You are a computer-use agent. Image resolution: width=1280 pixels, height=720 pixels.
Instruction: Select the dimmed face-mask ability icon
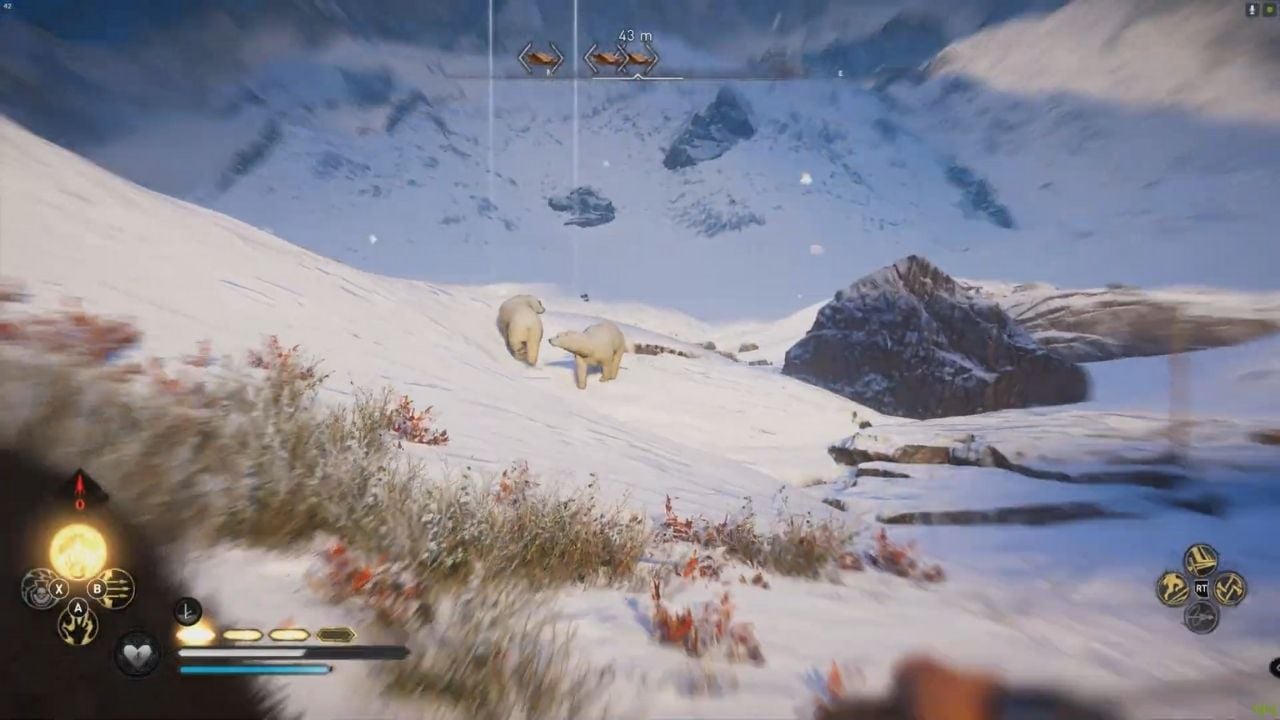39,588
